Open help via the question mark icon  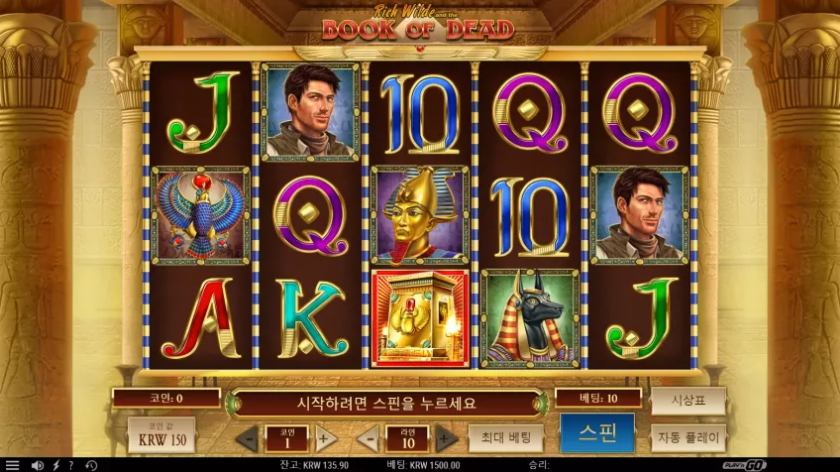[72, 465]
